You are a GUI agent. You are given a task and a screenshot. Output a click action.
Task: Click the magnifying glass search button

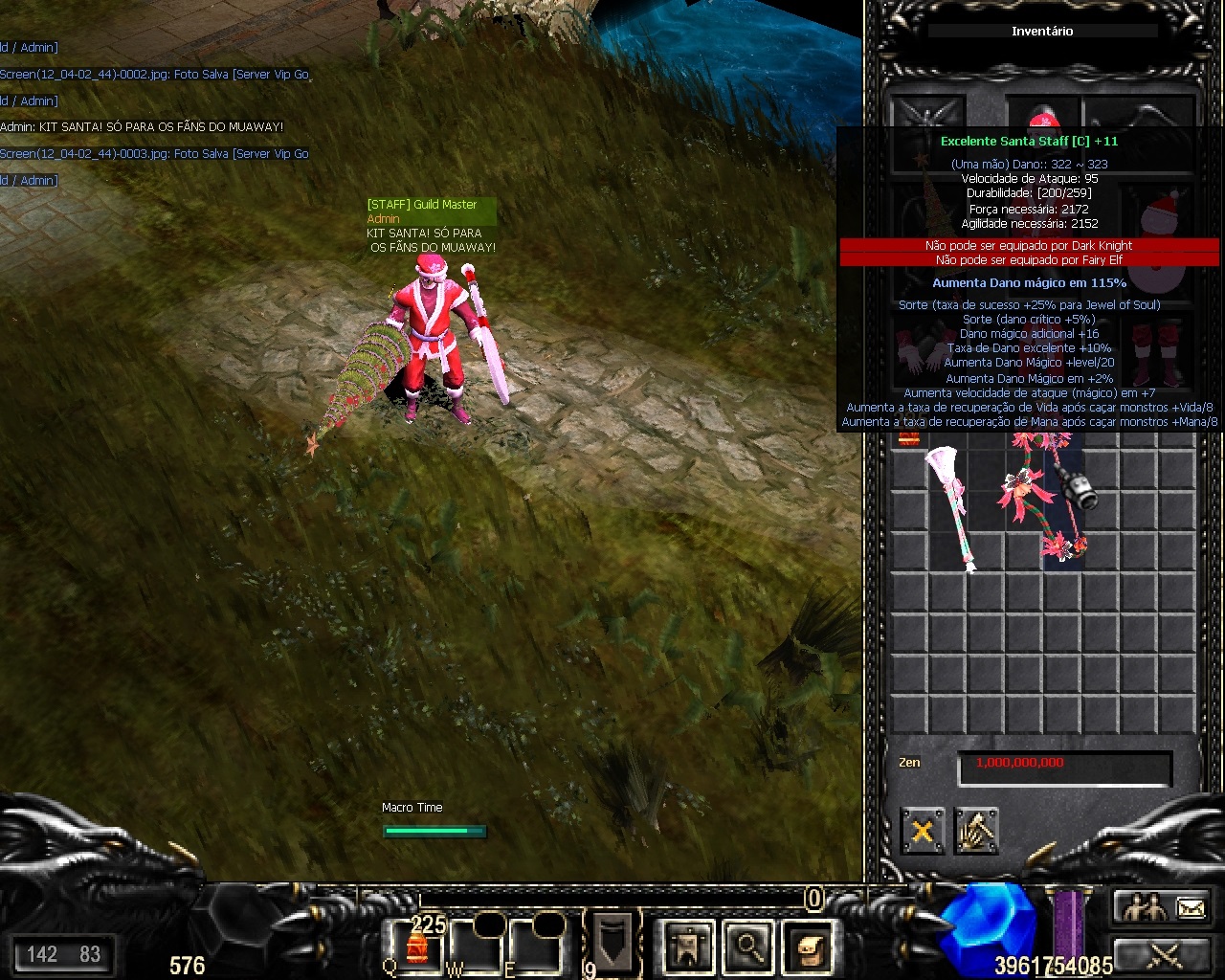[747, 947]
